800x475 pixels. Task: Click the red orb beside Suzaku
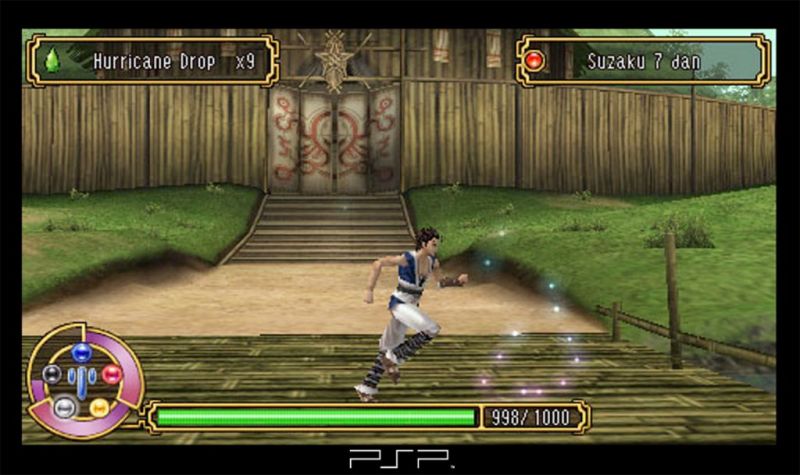click(535, 61)
